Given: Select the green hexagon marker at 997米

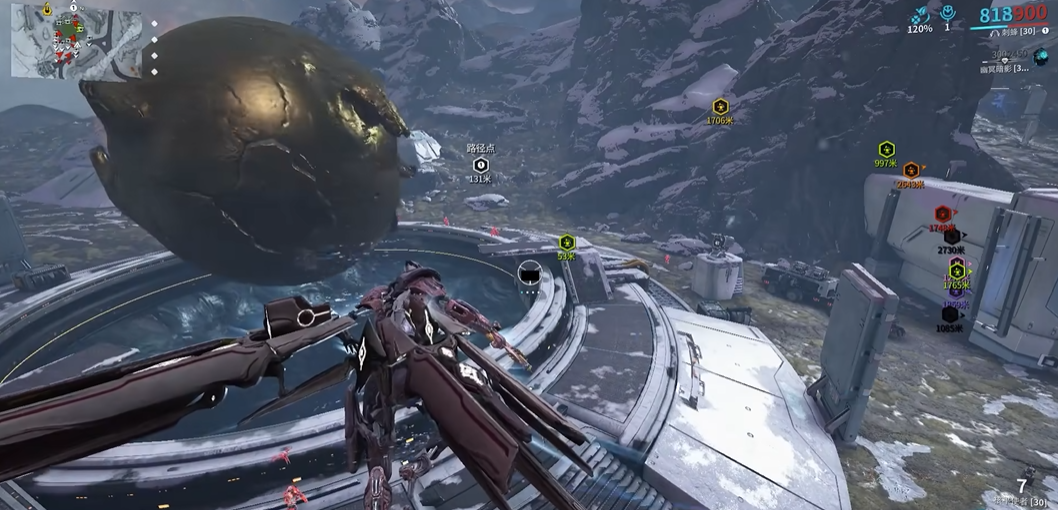Looking at the screenshot, I should (886, 149).
